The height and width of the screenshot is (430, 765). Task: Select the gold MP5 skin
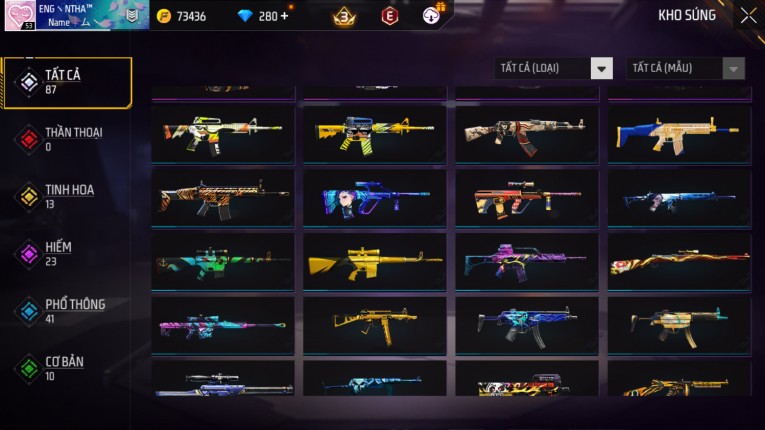point(375,325)
